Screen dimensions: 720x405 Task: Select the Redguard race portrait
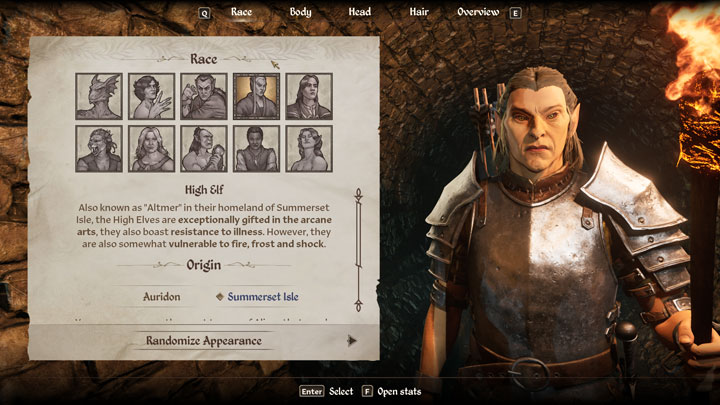(x=257, y=149)
